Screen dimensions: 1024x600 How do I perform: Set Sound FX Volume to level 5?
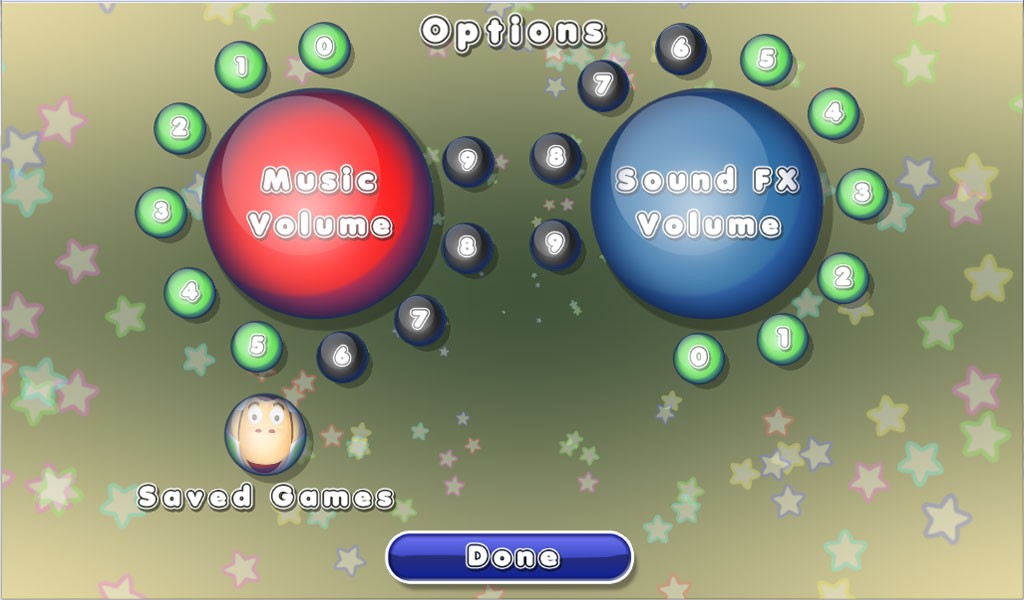766,59
